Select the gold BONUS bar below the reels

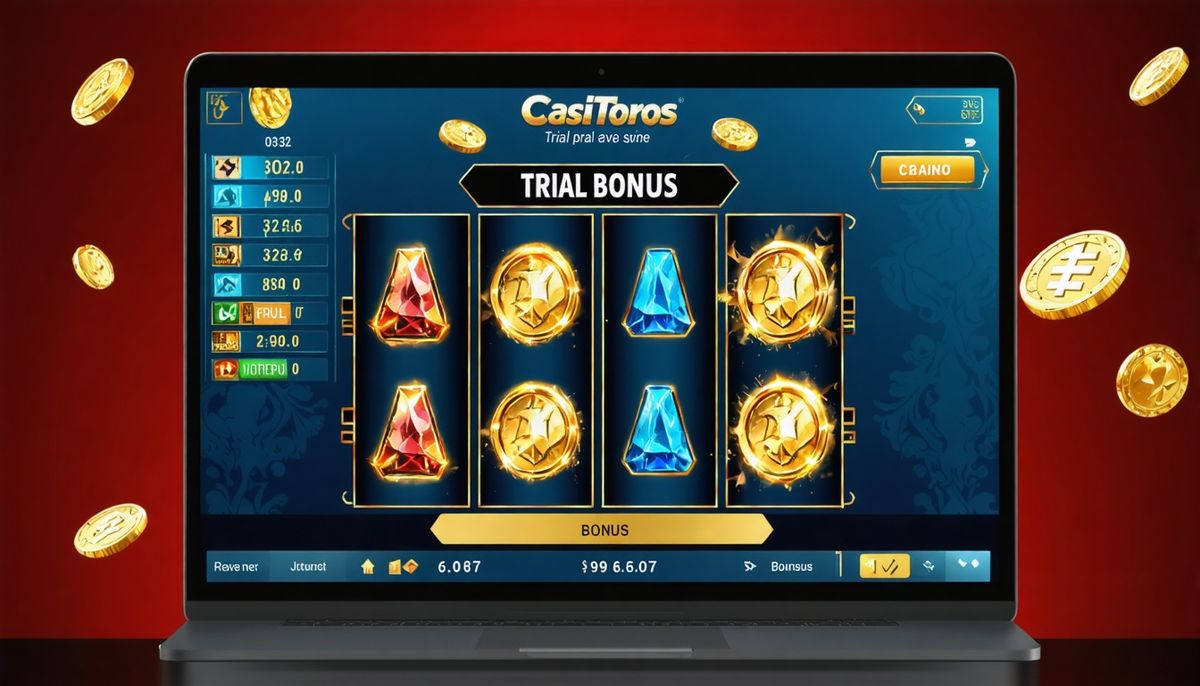pos(602,529)
